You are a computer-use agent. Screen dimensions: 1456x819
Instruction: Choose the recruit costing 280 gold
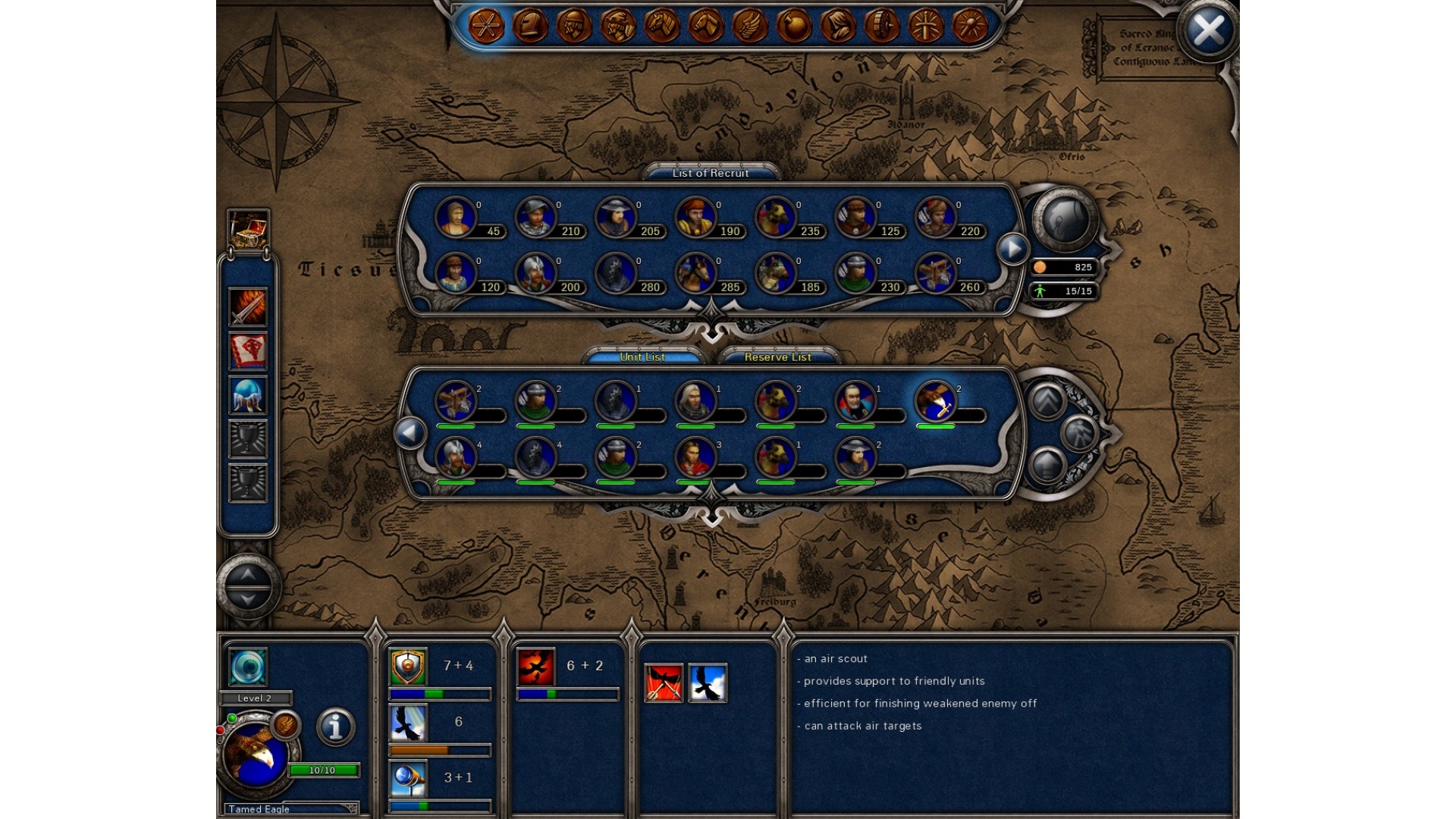click(616, 273)
